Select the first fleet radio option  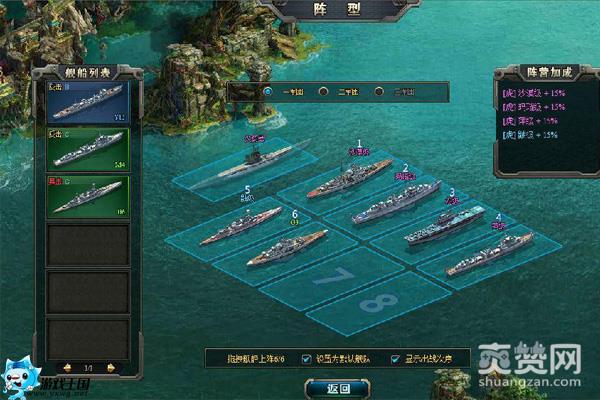click(268, 91)
